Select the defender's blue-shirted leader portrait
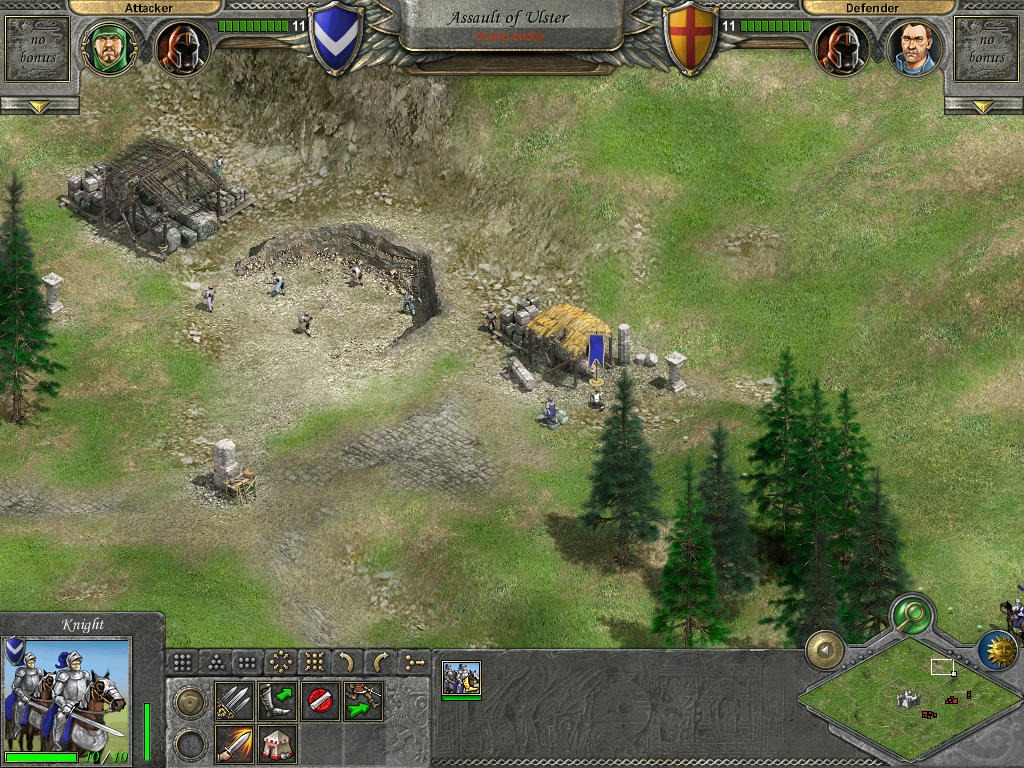 pos(914,47)
